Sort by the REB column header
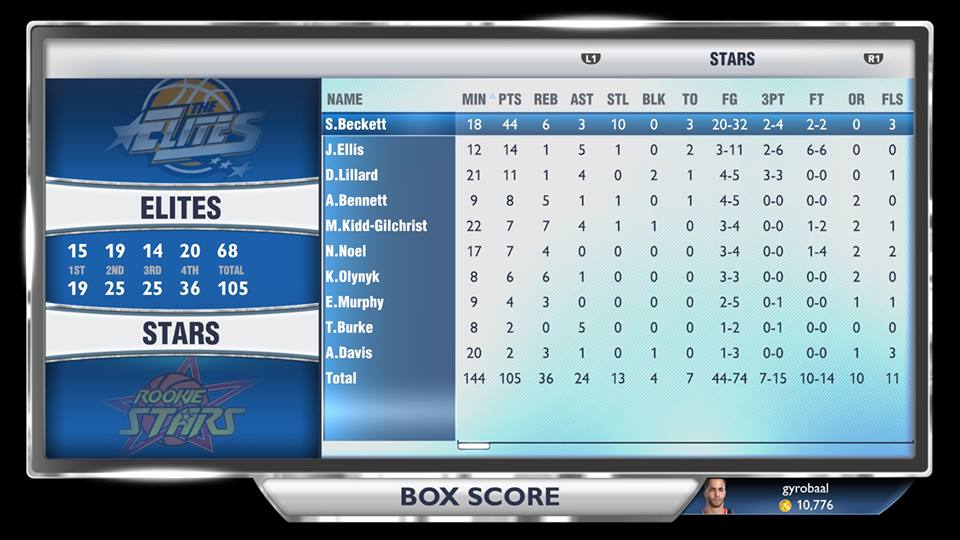The width and height of the screenshot is (960, 540). click(546, 99)
